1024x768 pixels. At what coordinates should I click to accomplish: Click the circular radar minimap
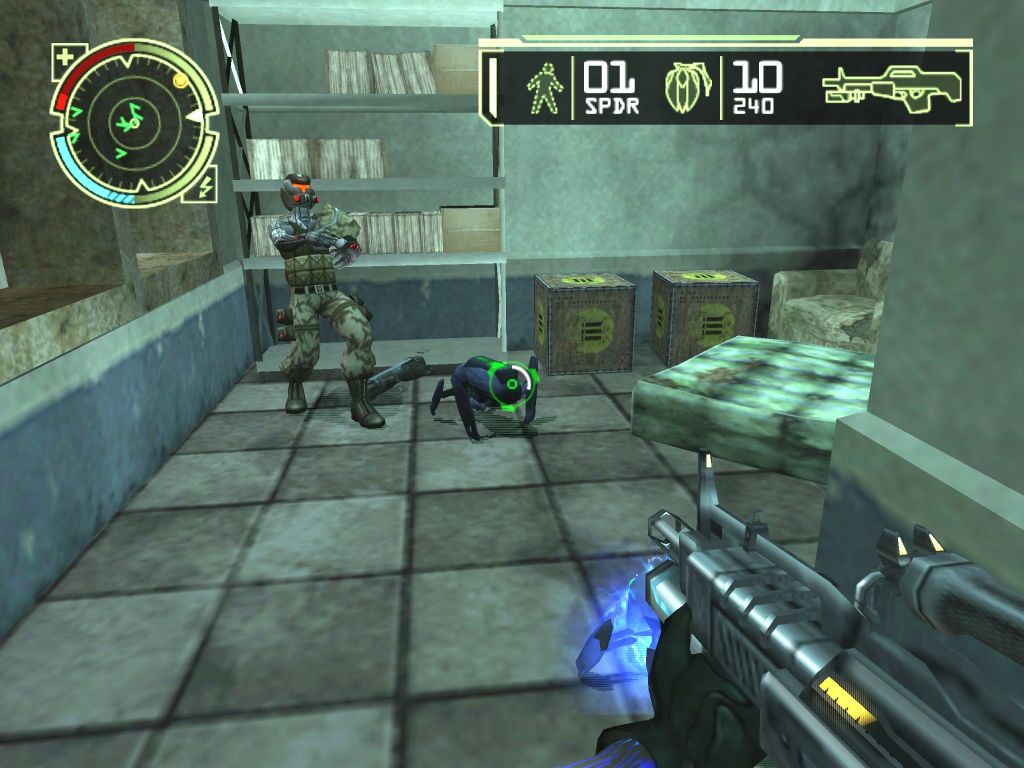point(133,122)
